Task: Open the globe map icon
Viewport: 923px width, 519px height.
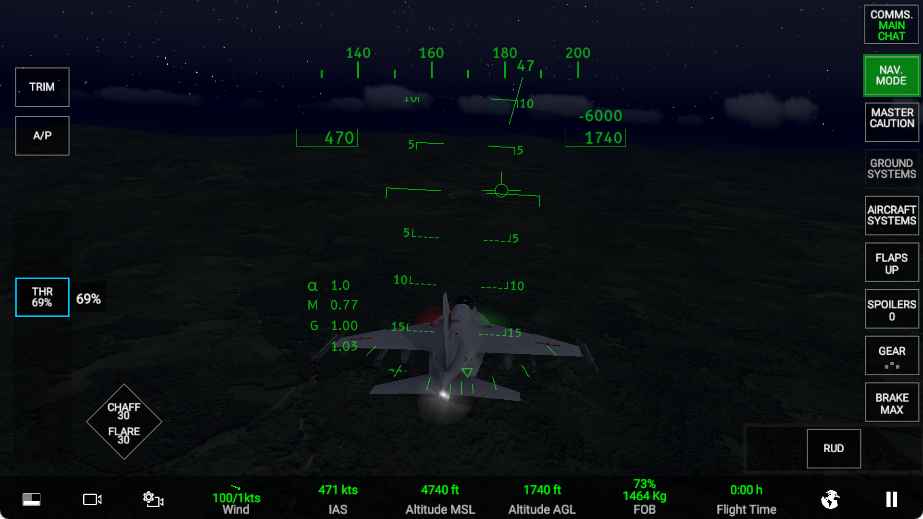Action: (829, 499)
